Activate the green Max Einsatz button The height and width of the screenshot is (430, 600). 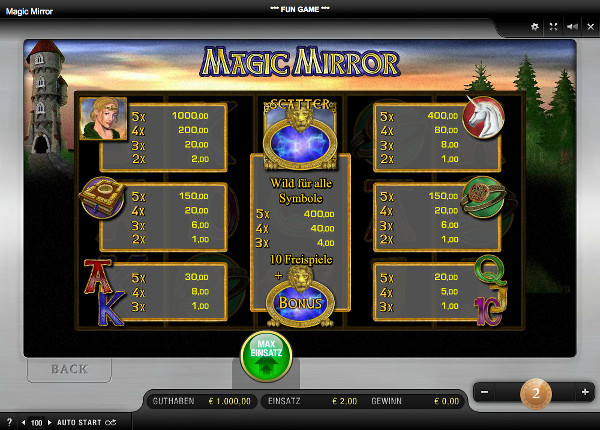[x=265, y=355]
